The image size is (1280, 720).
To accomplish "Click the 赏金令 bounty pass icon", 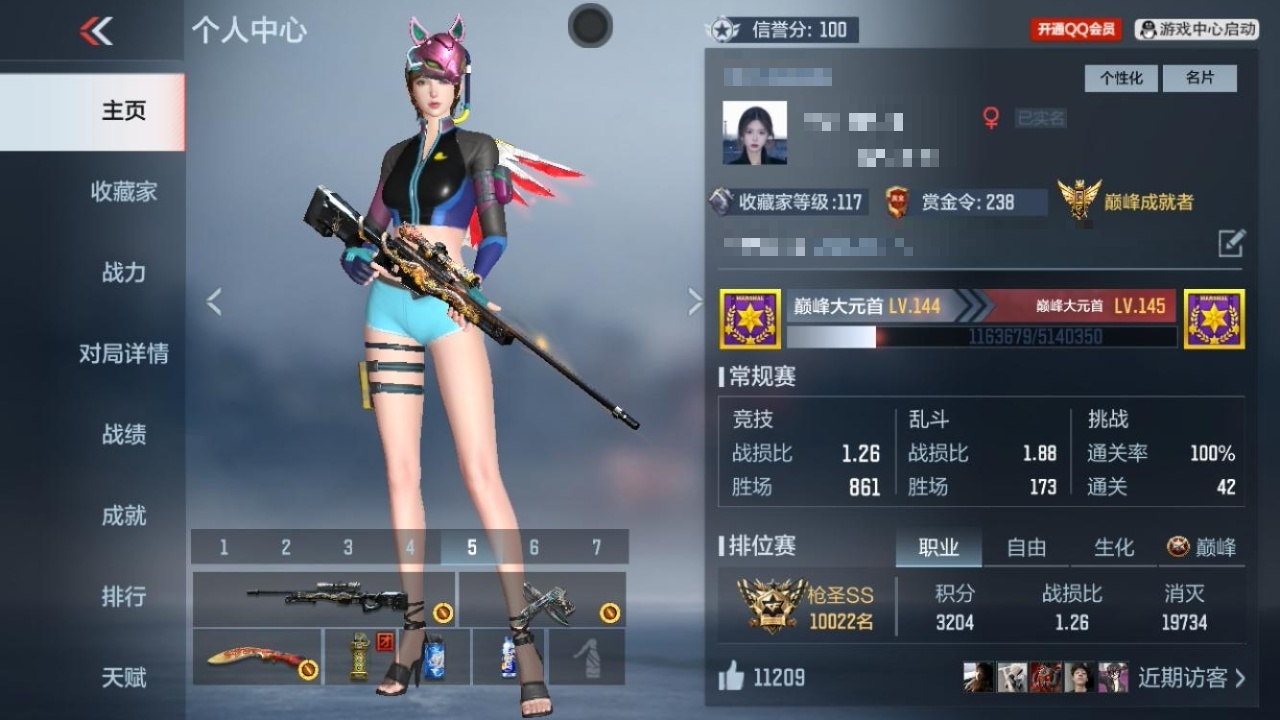I will pos(895,200).
